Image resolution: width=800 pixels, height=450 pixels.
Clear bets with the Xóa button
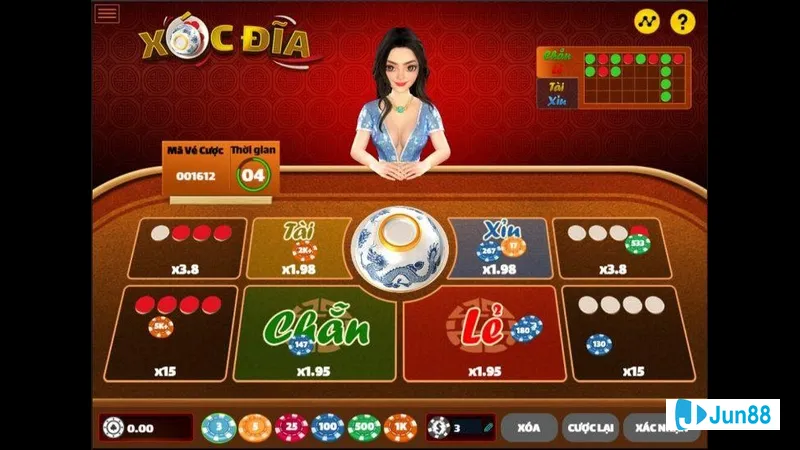529,428
